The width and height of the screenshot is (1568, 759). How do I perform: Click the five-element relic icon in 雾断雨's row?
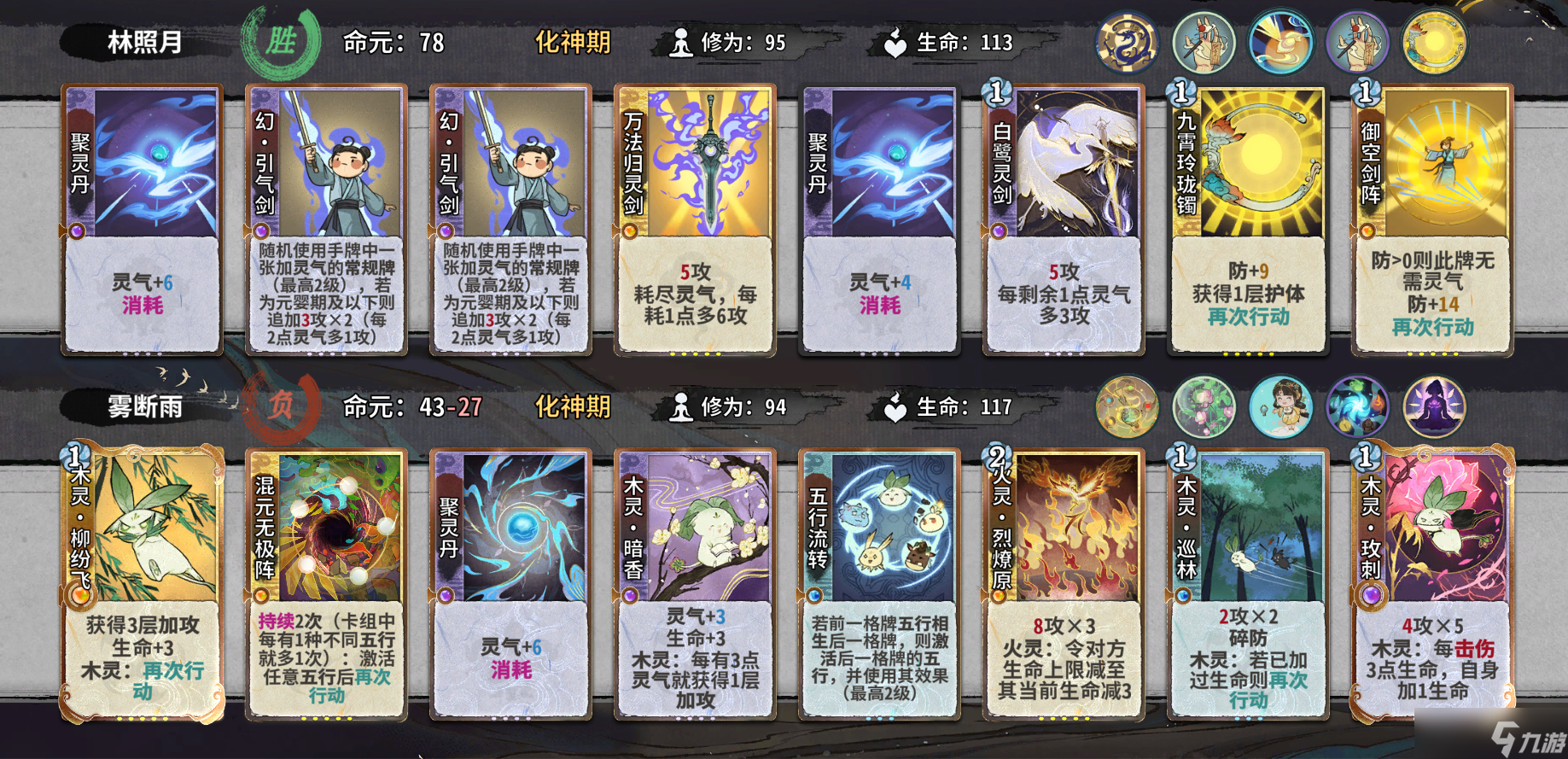(x=1125, y=407)
